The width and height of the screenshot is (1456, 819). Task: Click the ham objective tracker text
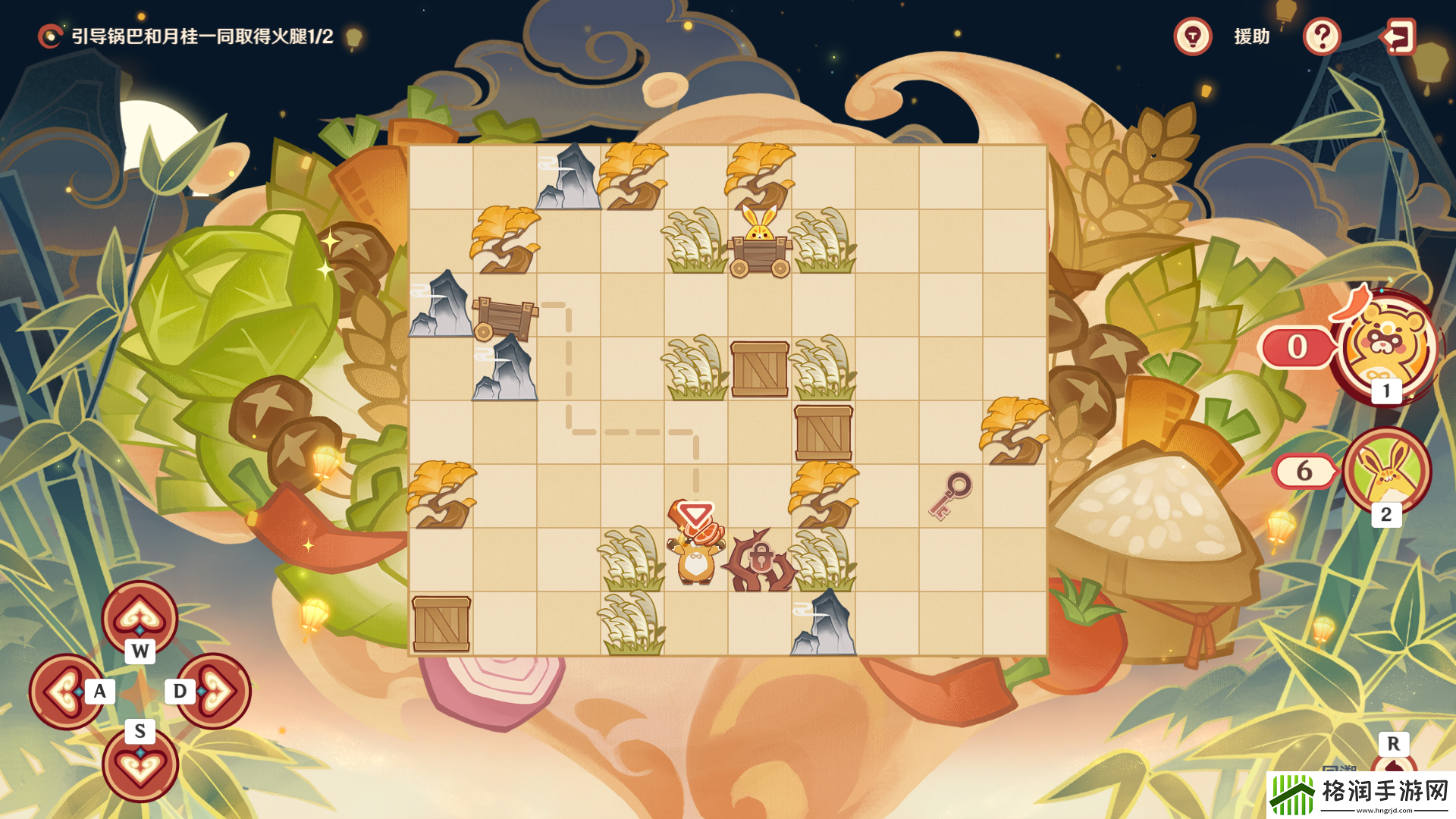pyautogui.click(x=202, y=36)
